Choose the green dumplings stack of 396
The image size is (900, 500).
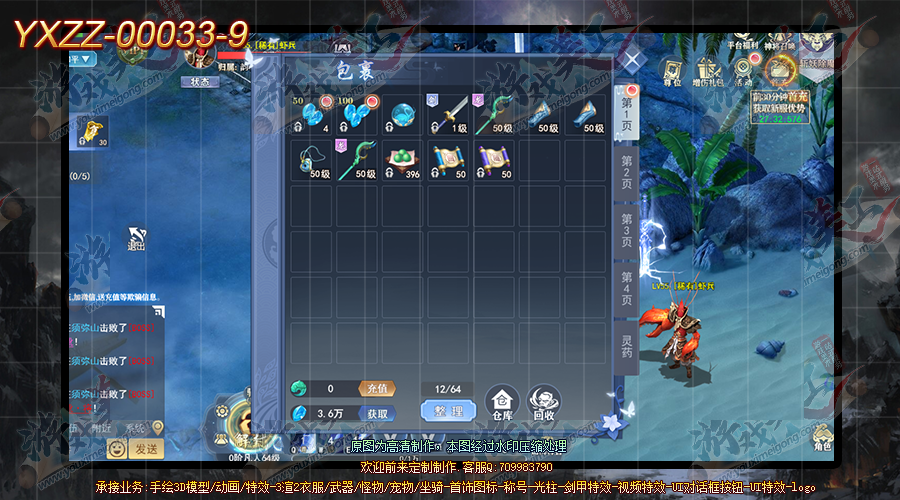coord(401,159)
